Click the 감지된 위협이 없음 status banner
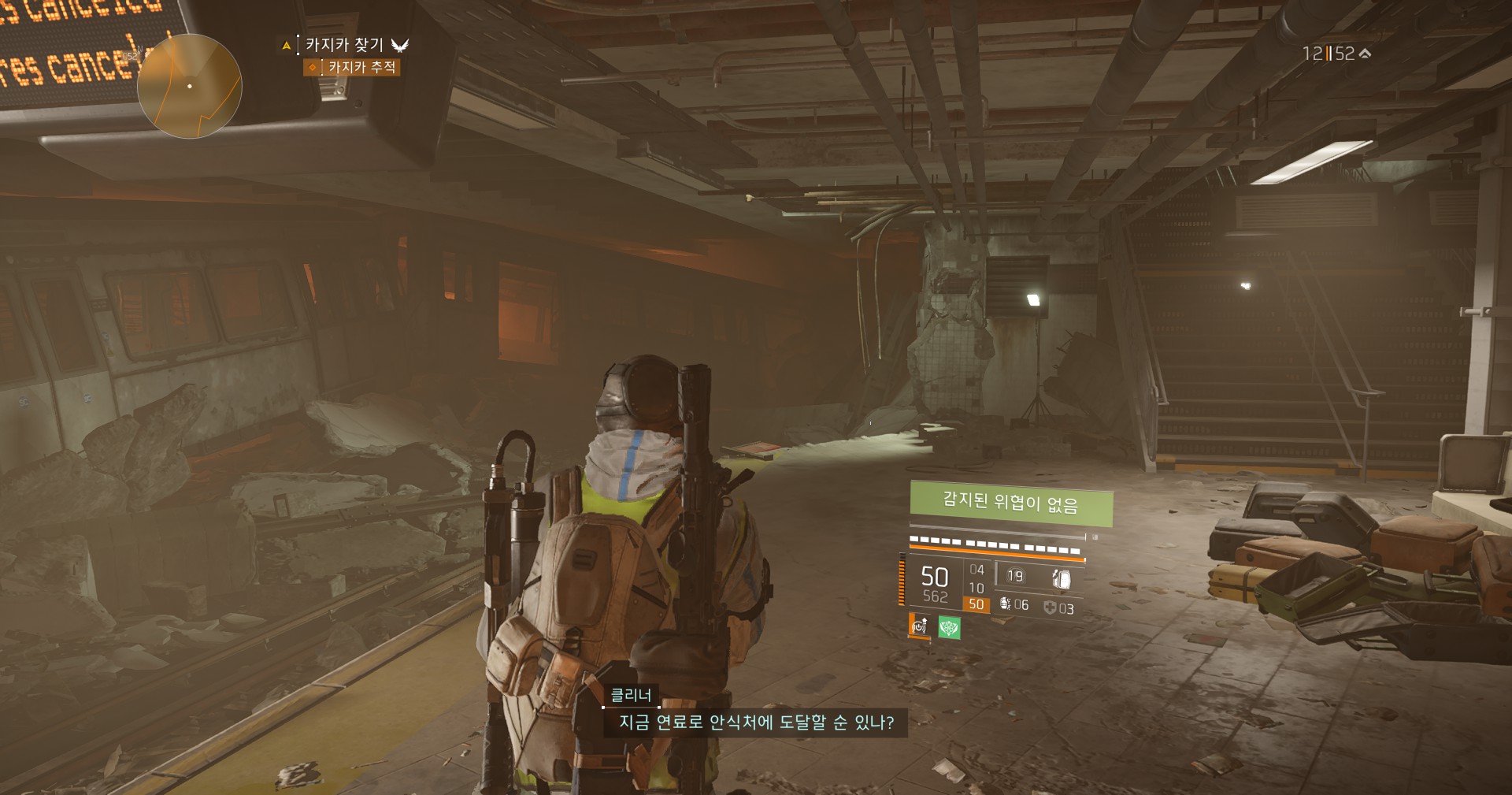The width and height of the screenshot is (1512, 795). pyautogui.click(x=1010, y=503)
